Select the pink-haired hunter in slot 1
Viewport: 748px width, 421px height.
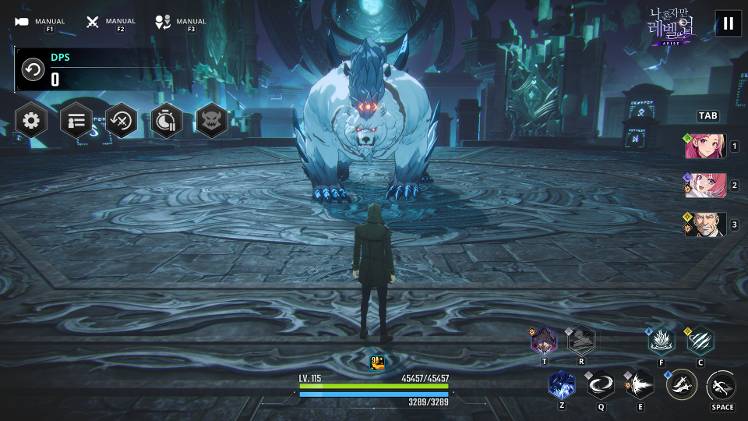click(x=705, y=146)
